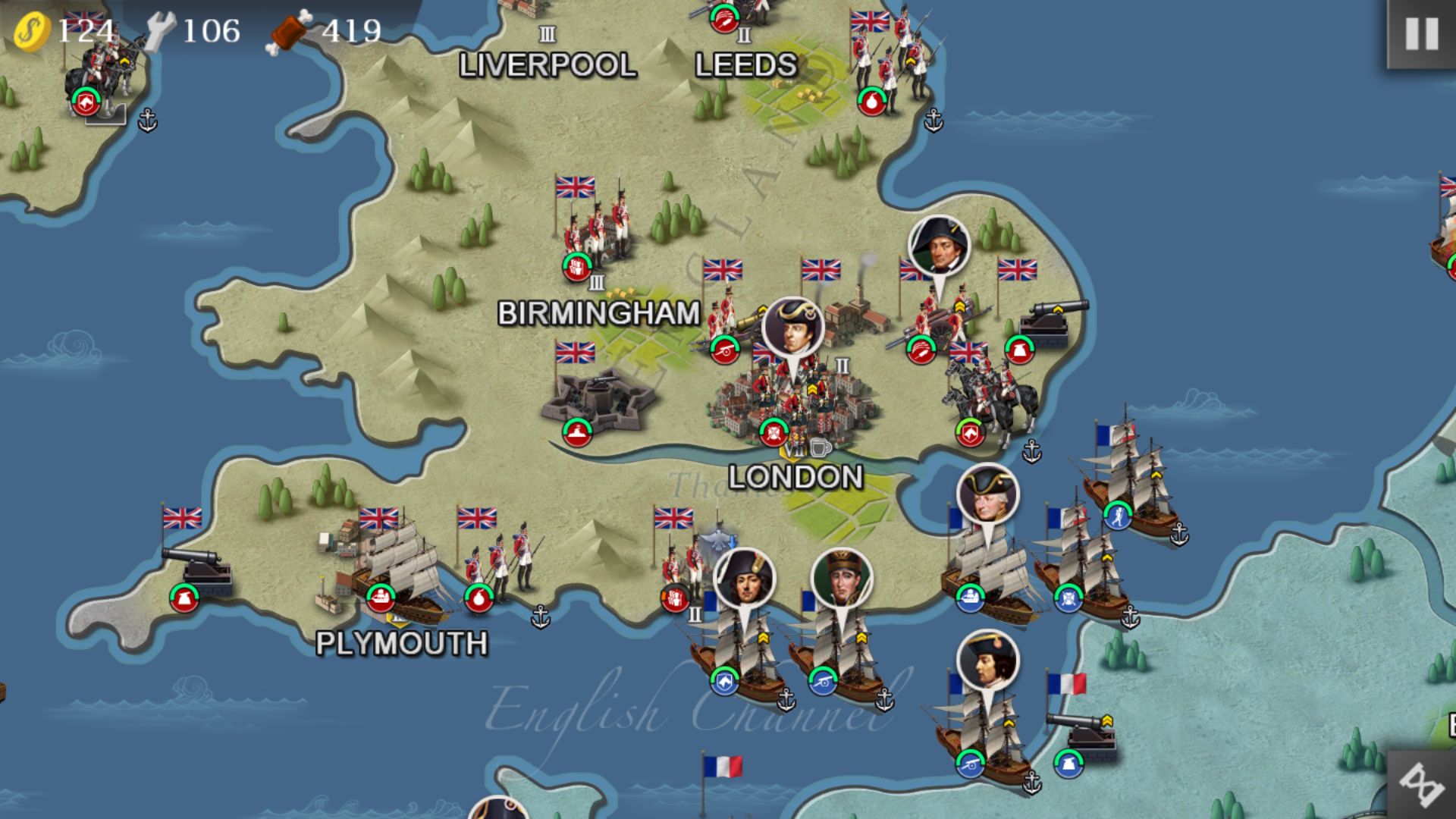Pause the game with the pause button
This screenshot has width=1456, height=819.
point(1421,34)
